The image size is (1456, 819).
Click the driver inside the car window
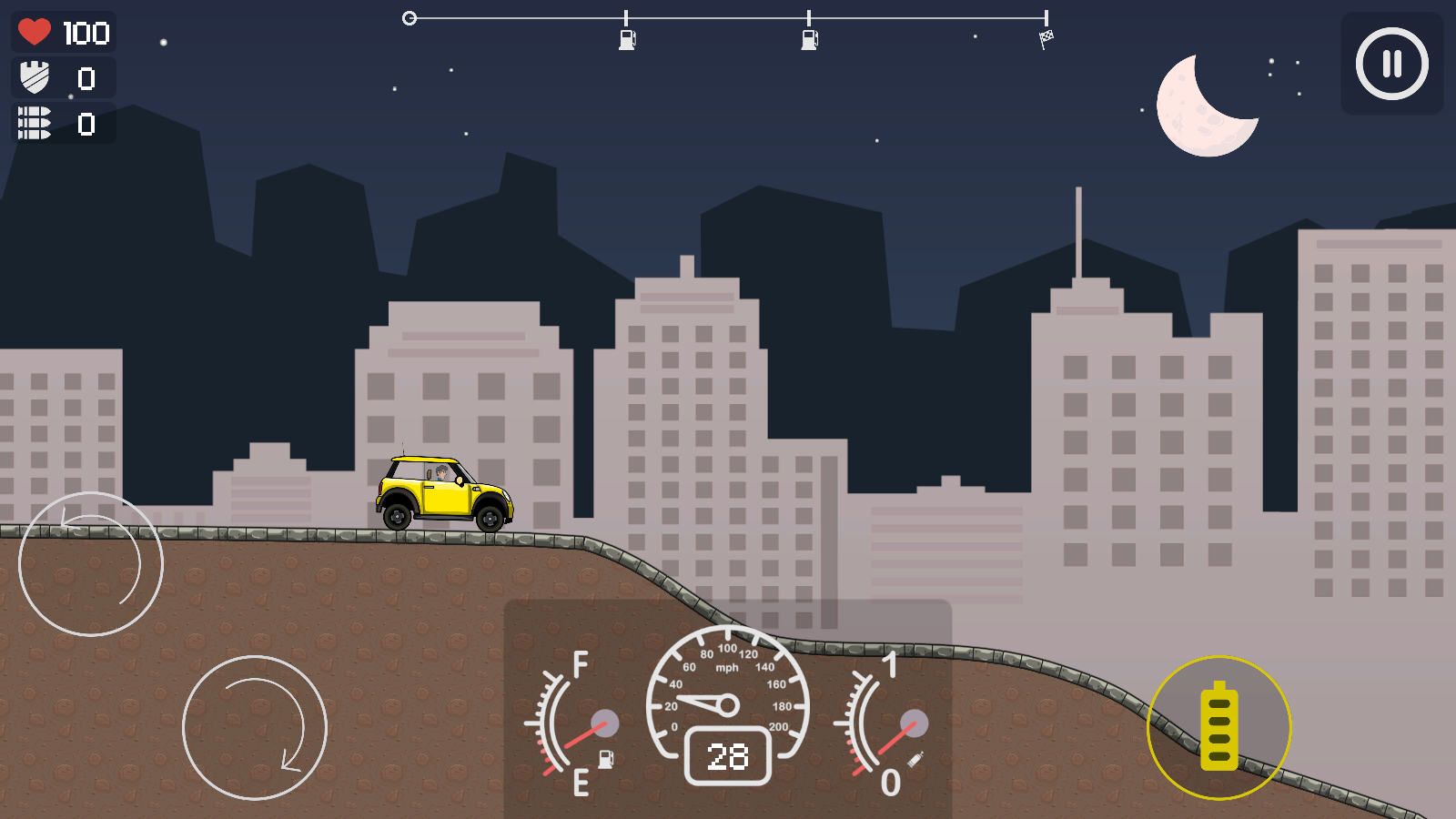pos(441,472)
